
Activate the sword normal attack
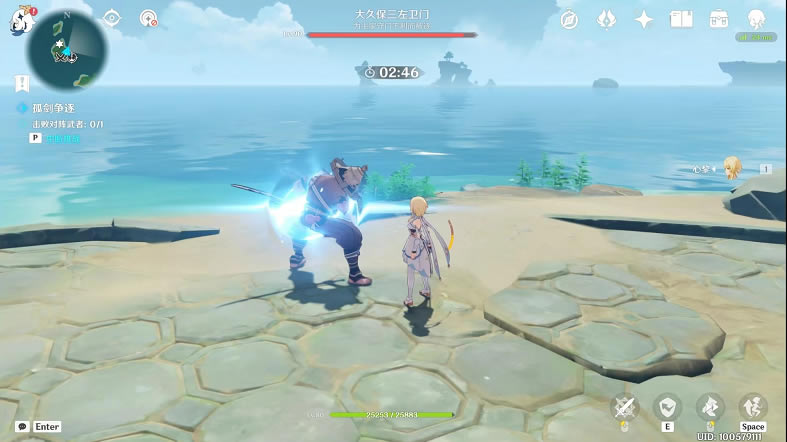(x=626, y=407)
